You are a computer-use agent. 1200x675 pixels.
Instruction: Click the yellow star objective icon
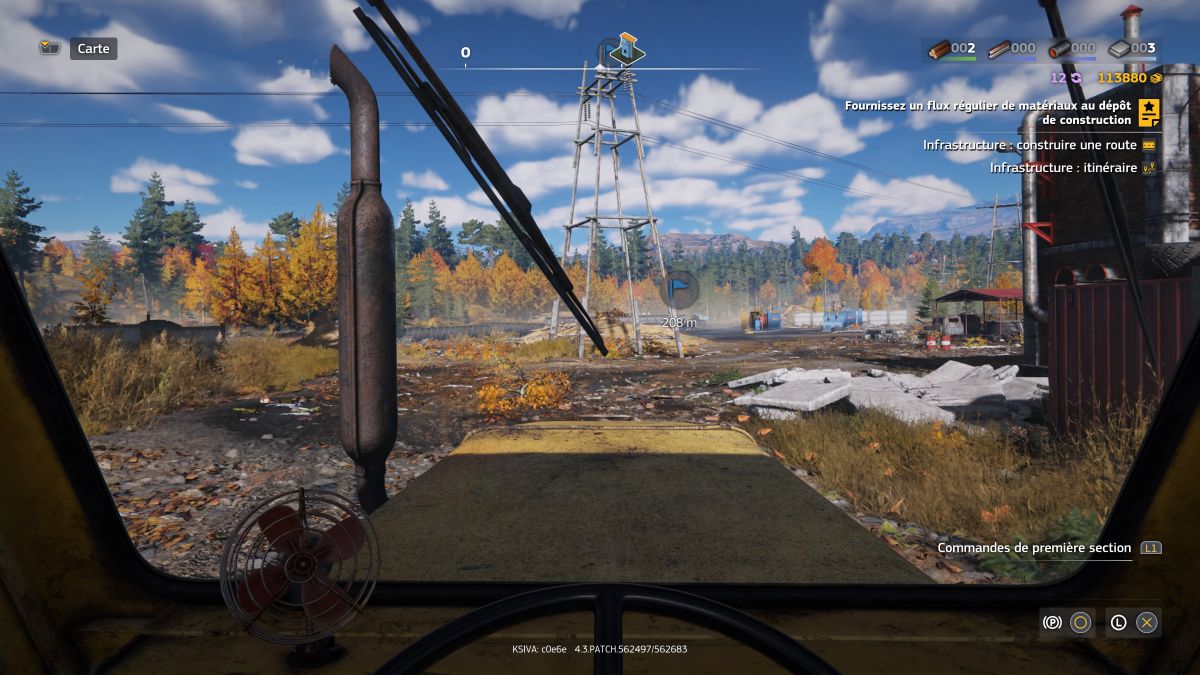(1149, 112)
